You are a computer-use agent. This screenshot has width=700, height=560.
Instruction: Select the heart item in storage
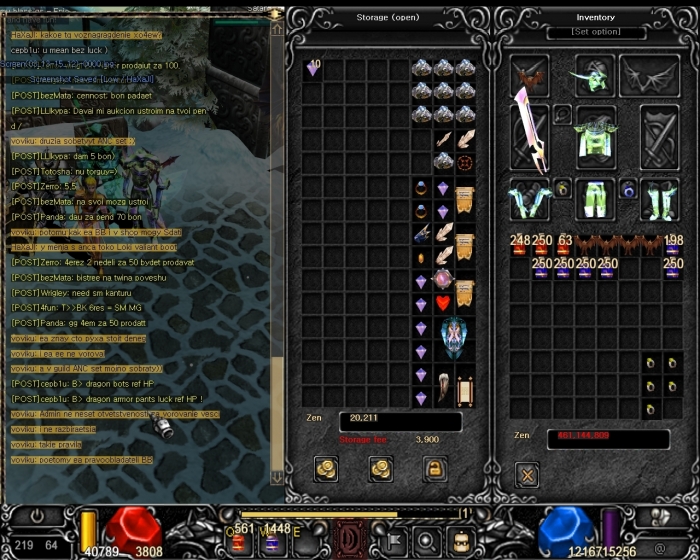(443, 301)
